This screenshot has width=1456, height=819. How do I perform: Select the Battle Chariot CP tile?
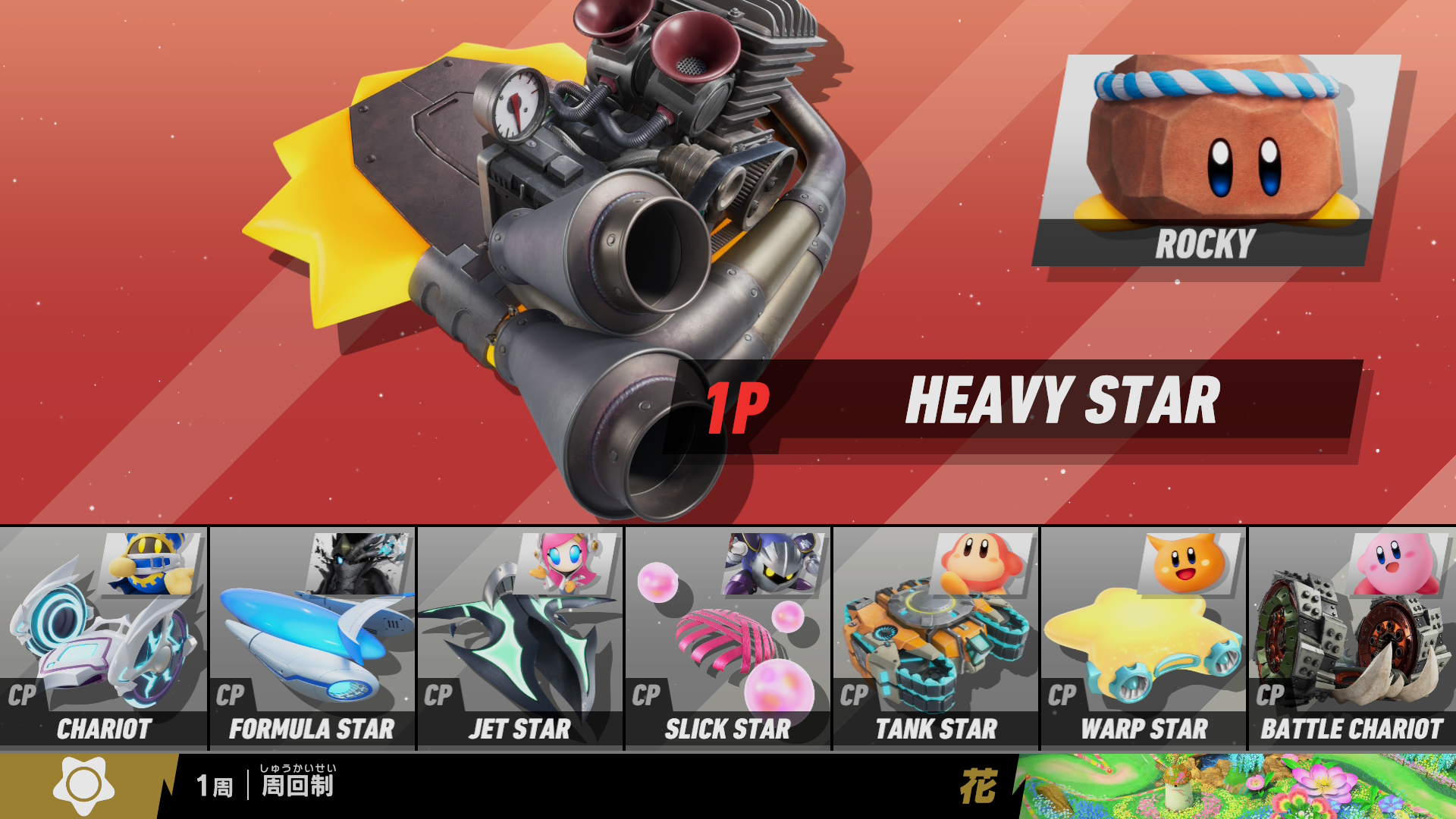click(x=1352, y=639)
